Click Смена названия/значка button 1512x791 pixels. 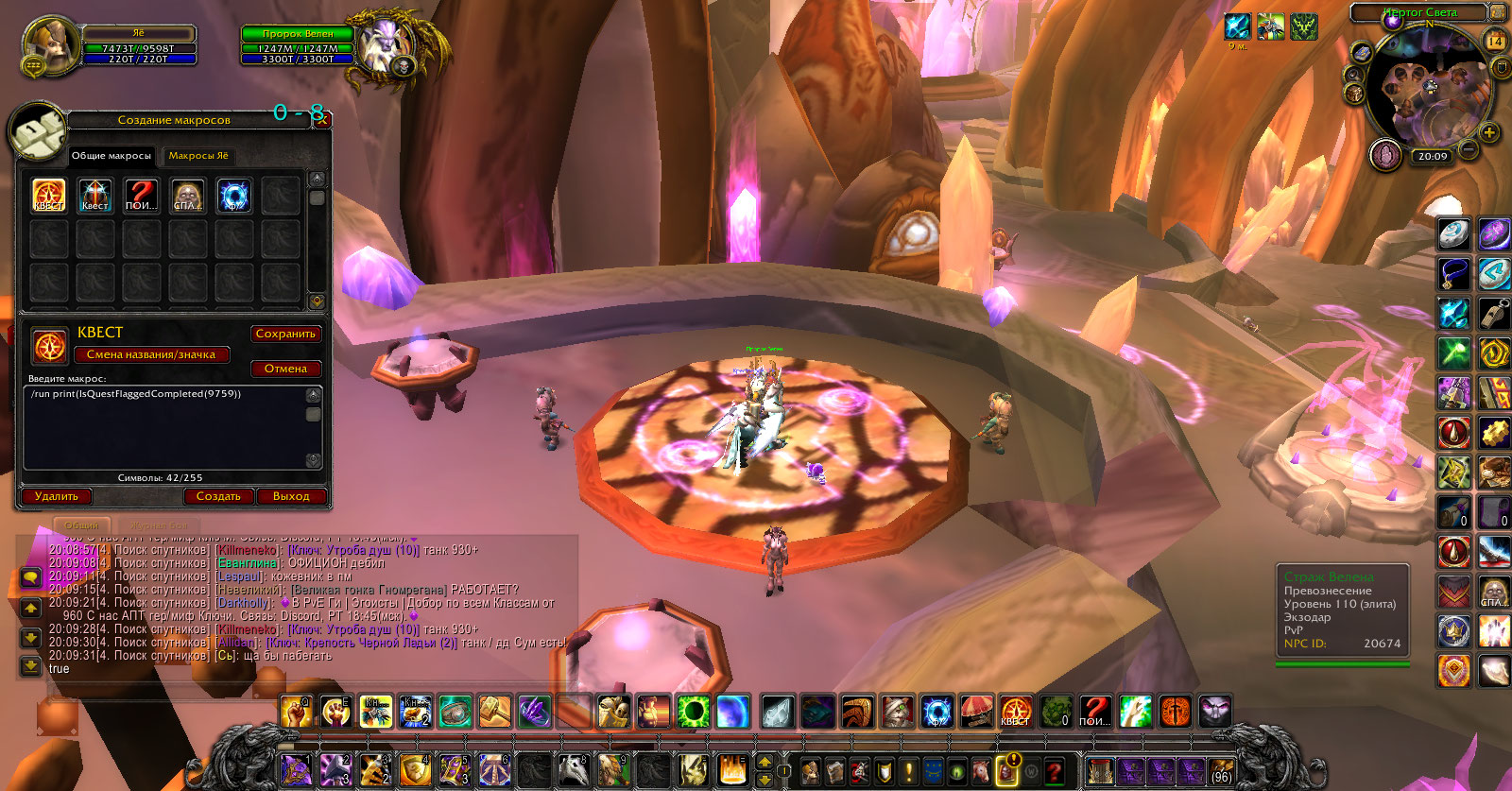tap(151, 354)
